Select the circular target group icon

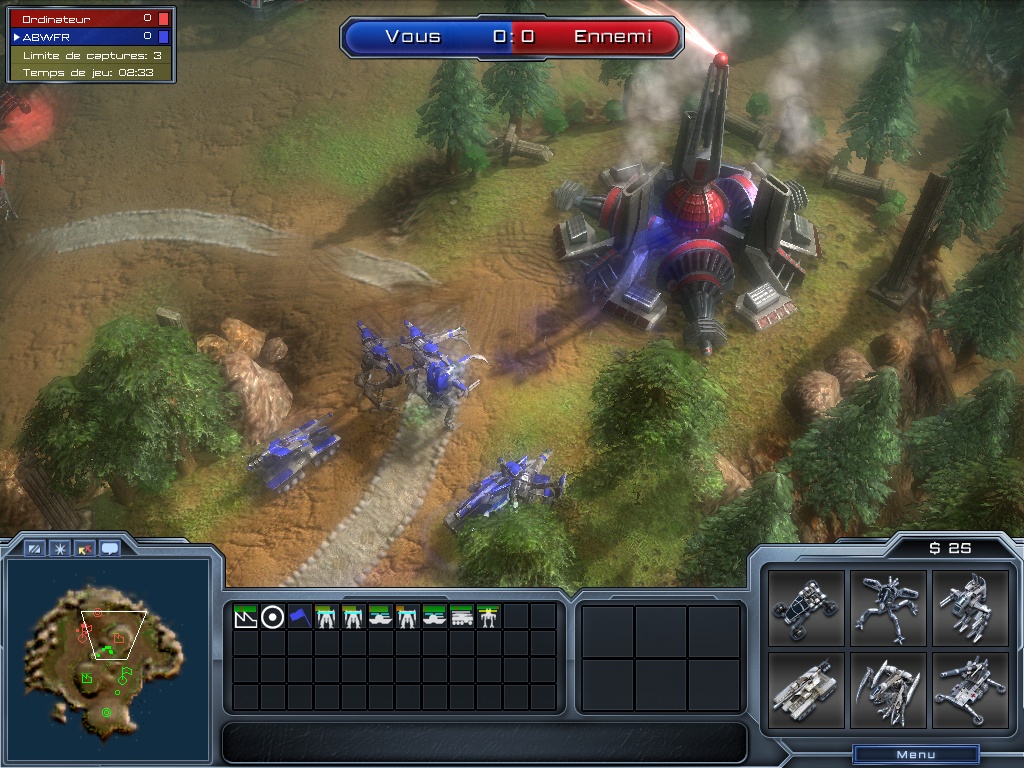(272, 616)
